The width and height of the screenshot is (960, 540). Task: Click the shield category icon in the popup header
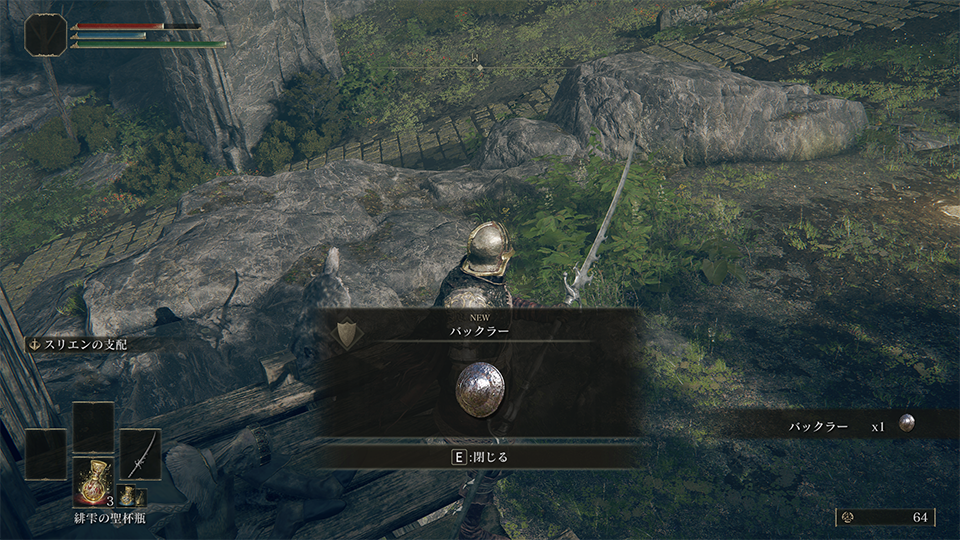[347, 334]
